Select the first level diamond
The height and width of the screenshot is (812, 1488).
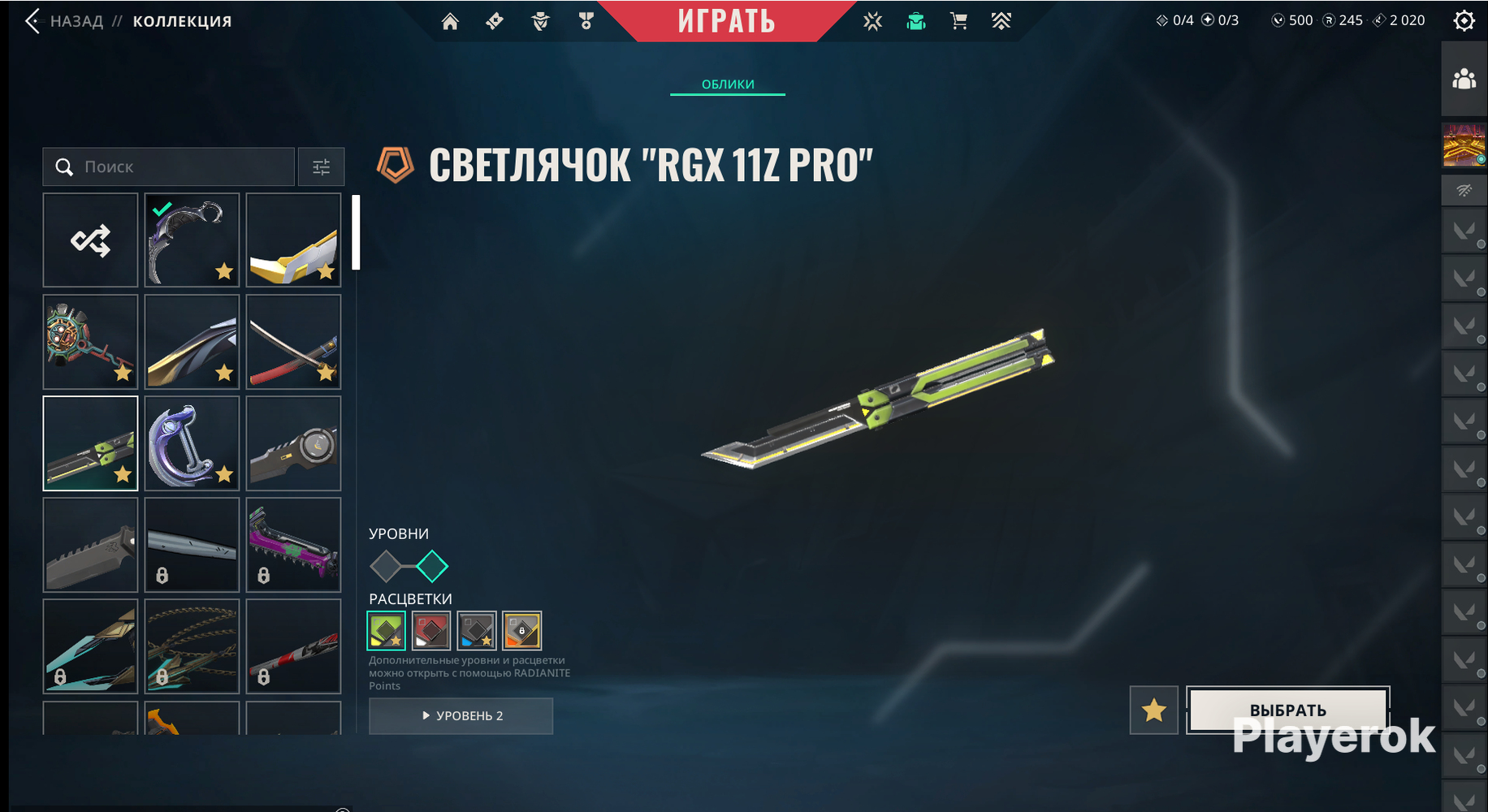(386, 566)
